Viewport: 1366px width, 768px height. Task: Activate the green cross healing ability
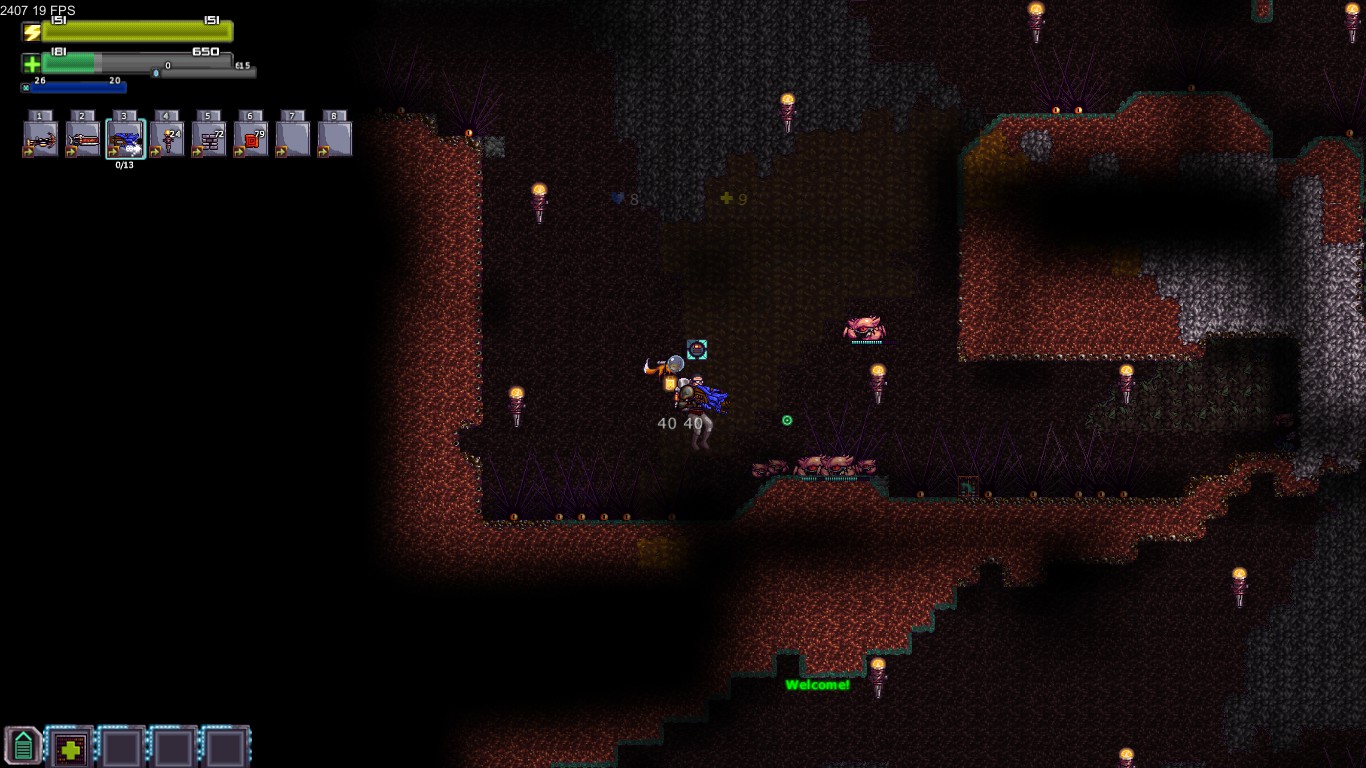[x=70, y=746]
